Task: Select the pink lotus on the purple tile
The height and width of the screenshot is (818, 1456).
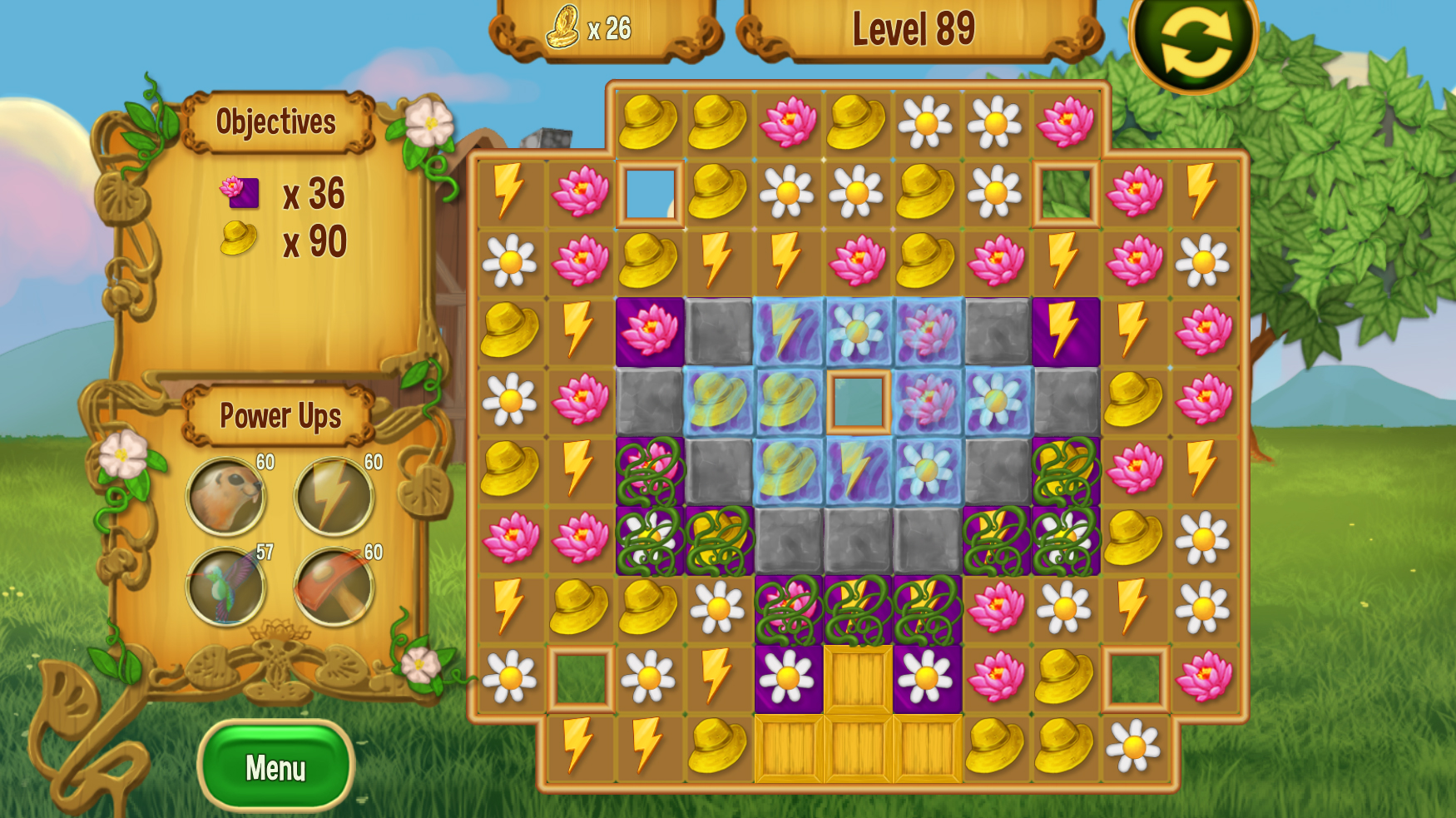Action: pos(650,331)
